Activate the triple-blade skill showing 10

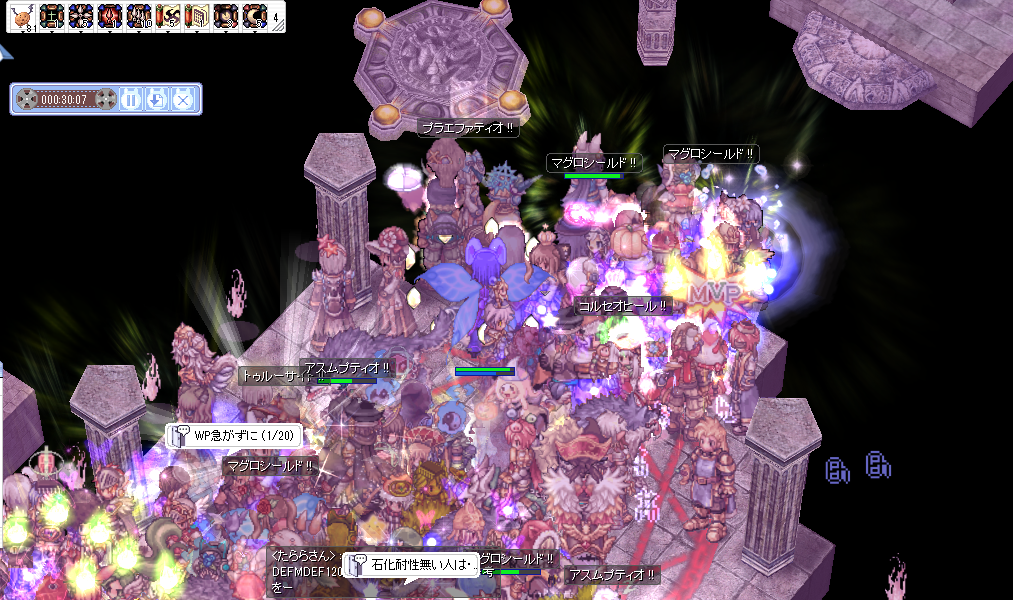pos(138,16)
